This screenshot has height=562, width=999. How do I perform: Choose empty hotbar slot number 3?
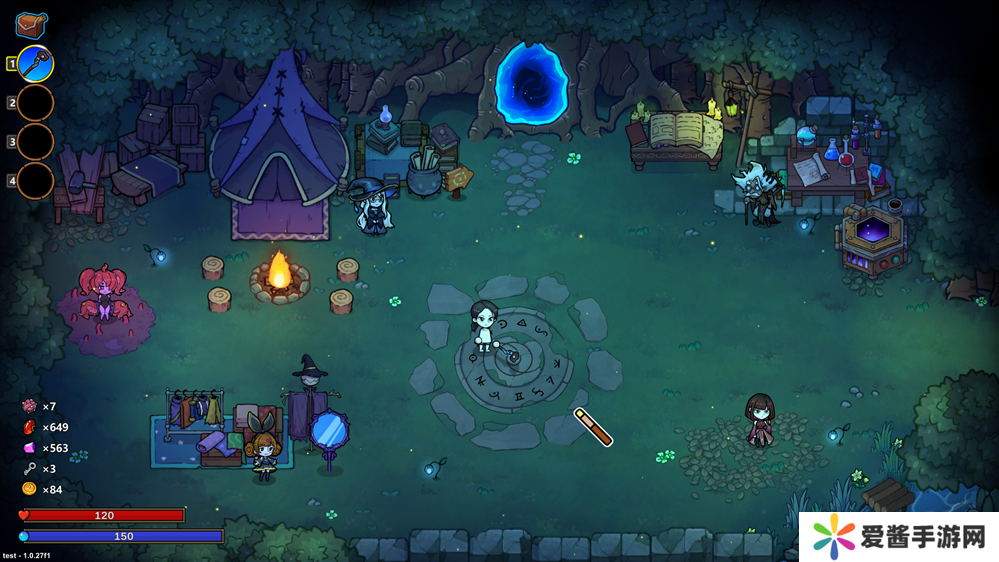(x=35, y=142)
